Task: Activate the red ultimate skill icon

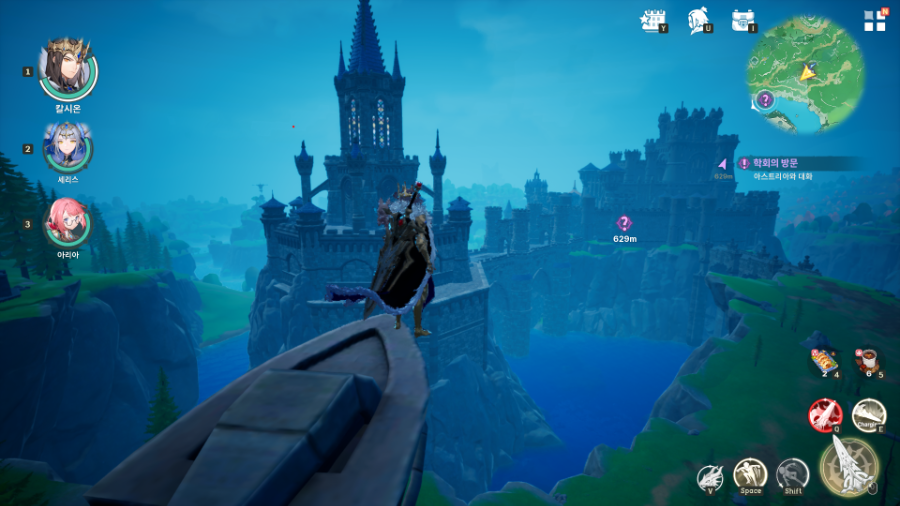Action: coord(824,413)
